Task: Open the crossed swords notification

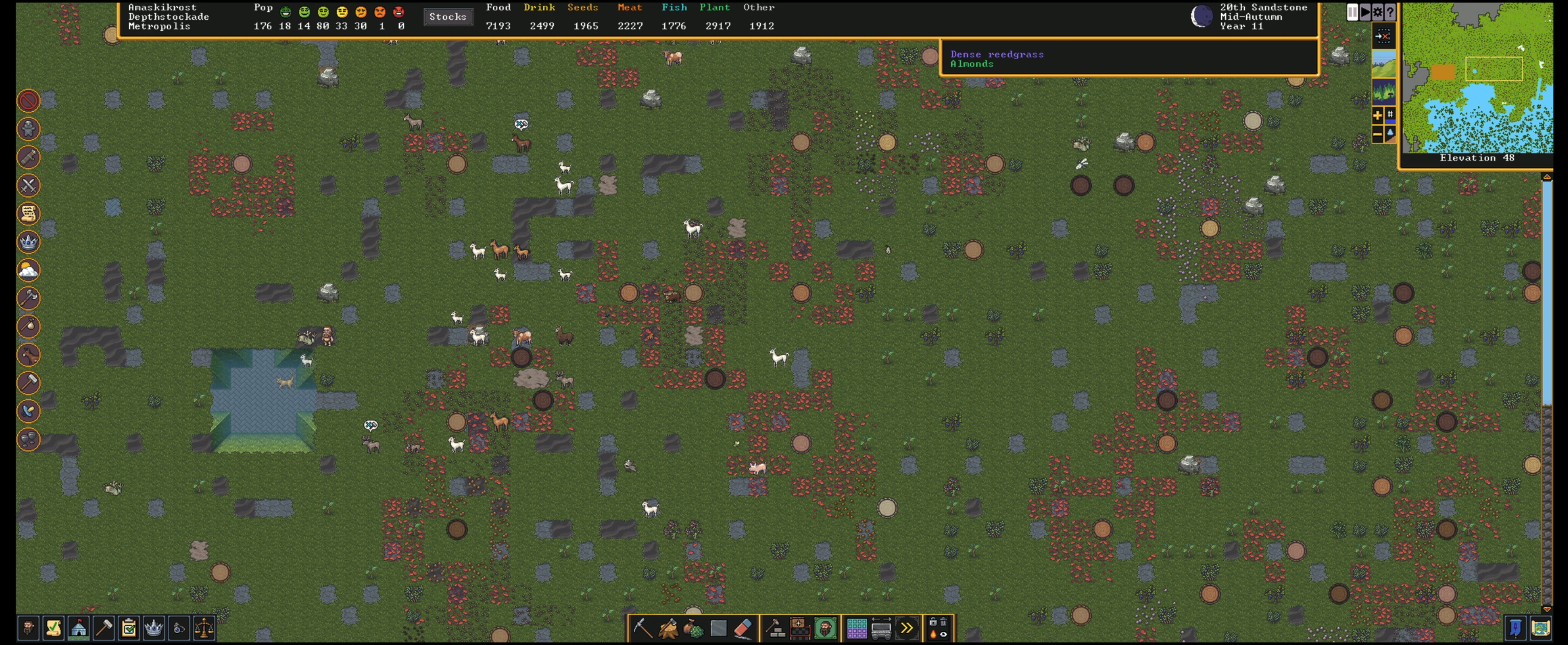Action: [x=29, y=185]
